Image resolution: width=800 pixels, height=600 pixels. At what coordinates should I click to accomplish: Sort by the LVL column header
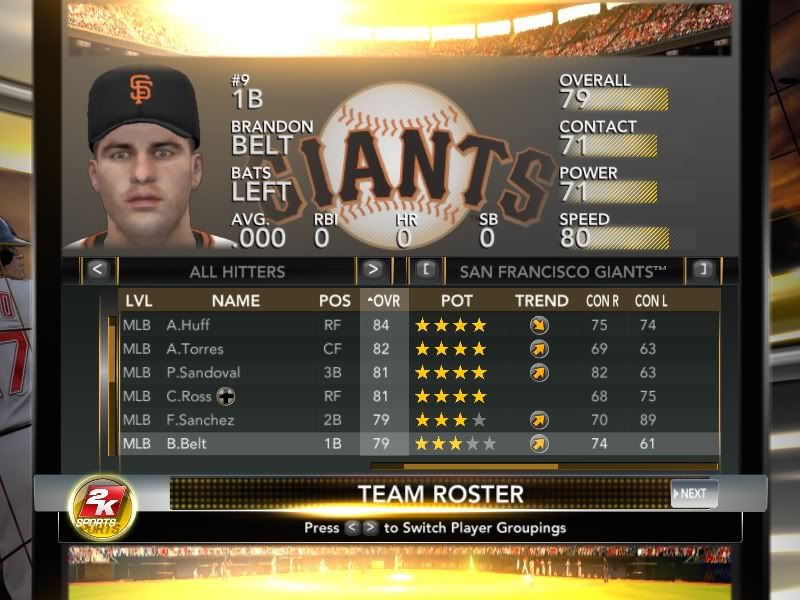[138, 300]
